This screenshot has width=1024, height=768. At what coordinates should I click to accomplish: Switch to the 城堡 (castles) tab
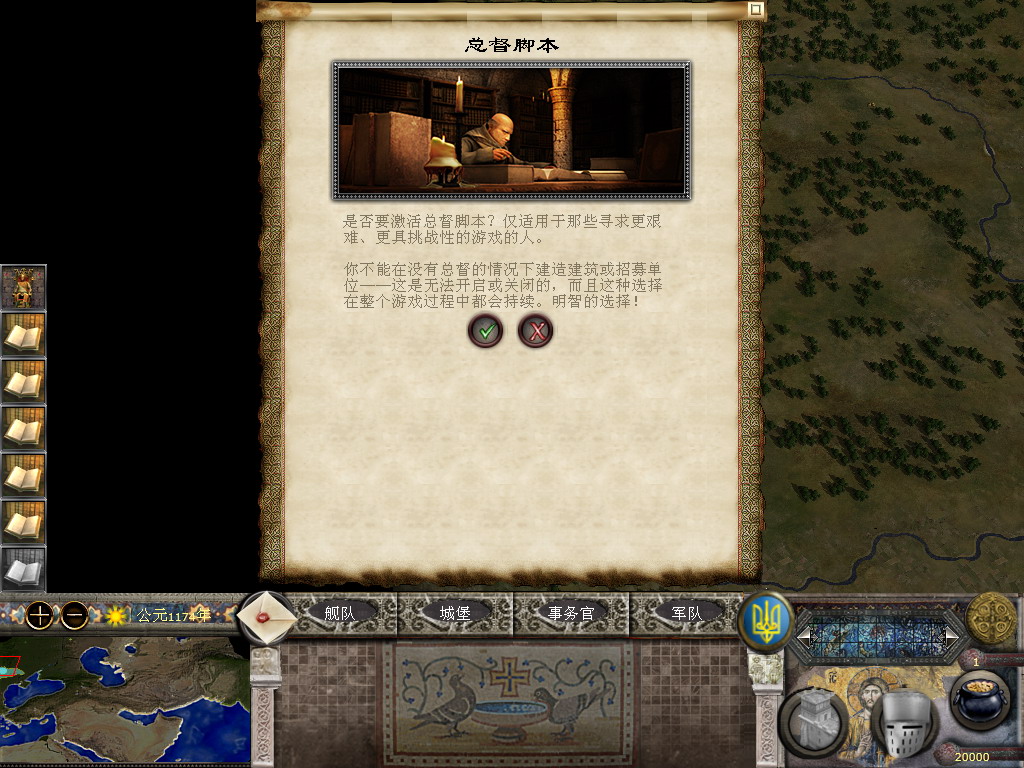tap(455, 613)
